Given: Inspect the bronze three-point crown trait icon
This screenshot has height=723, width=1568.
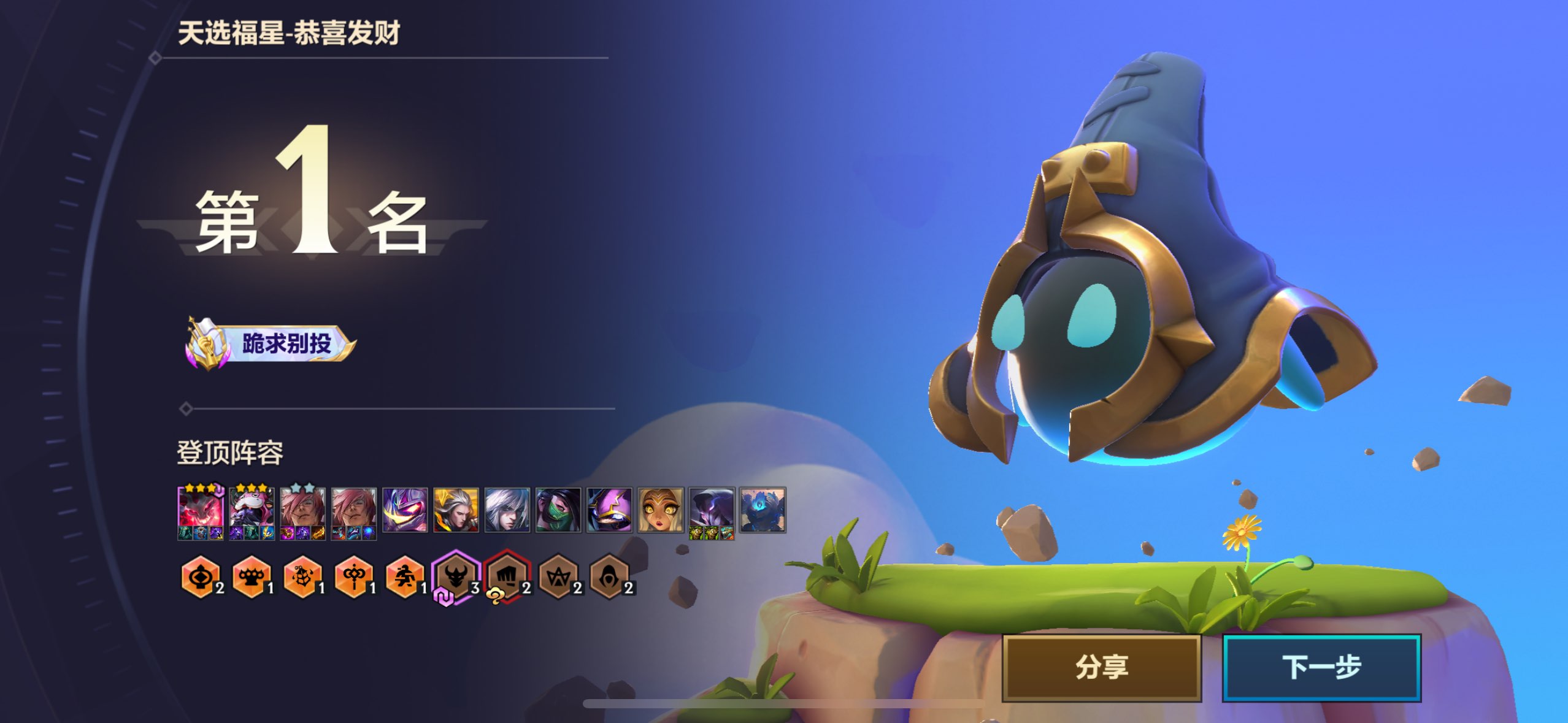Looking at the screenshot, I should tap(558, 576).
